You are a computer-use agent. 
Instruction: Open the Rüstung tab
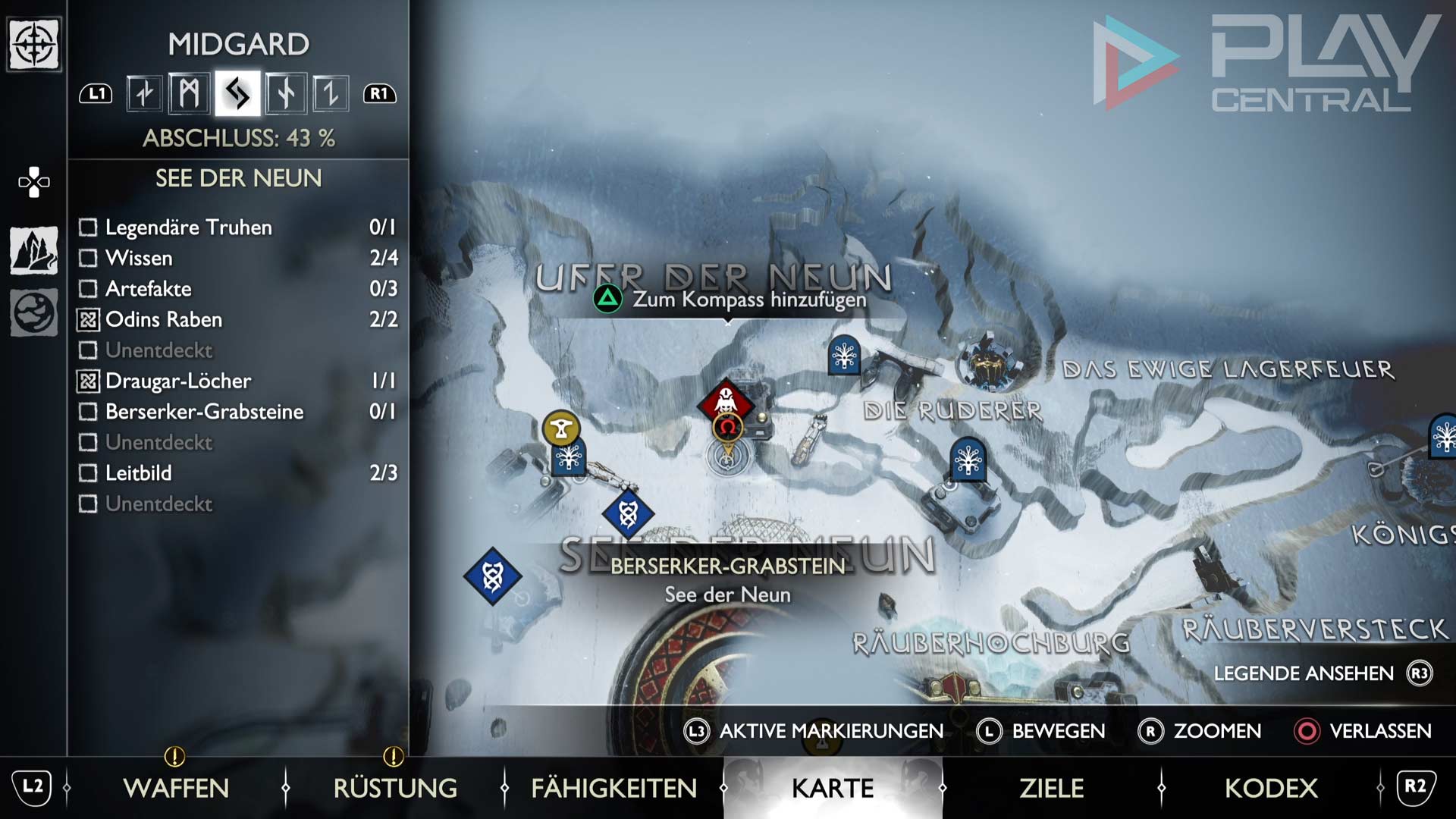[x=395, y=788]
